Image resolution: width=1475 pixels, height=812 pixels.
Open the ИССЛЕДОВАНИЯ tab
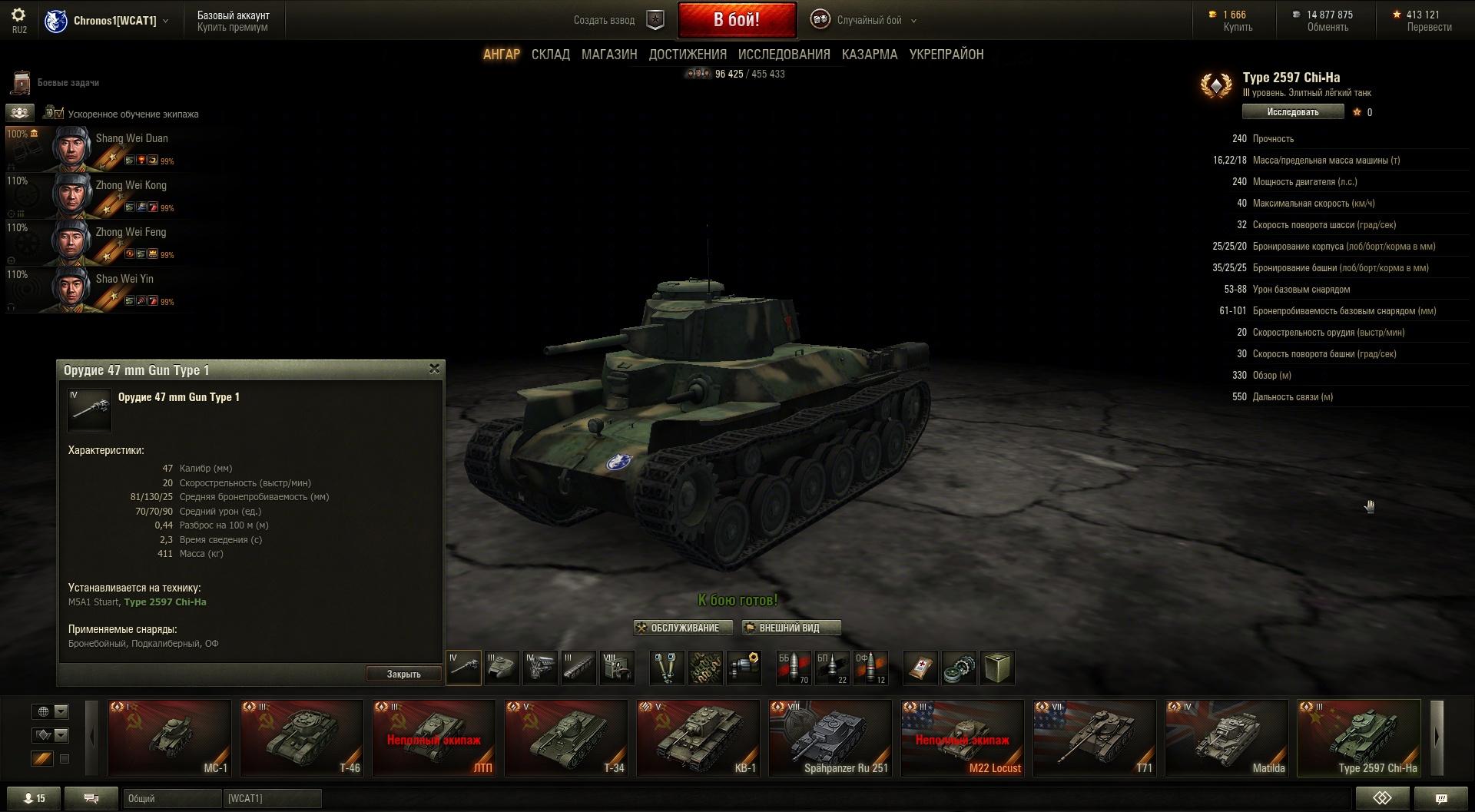784,55
